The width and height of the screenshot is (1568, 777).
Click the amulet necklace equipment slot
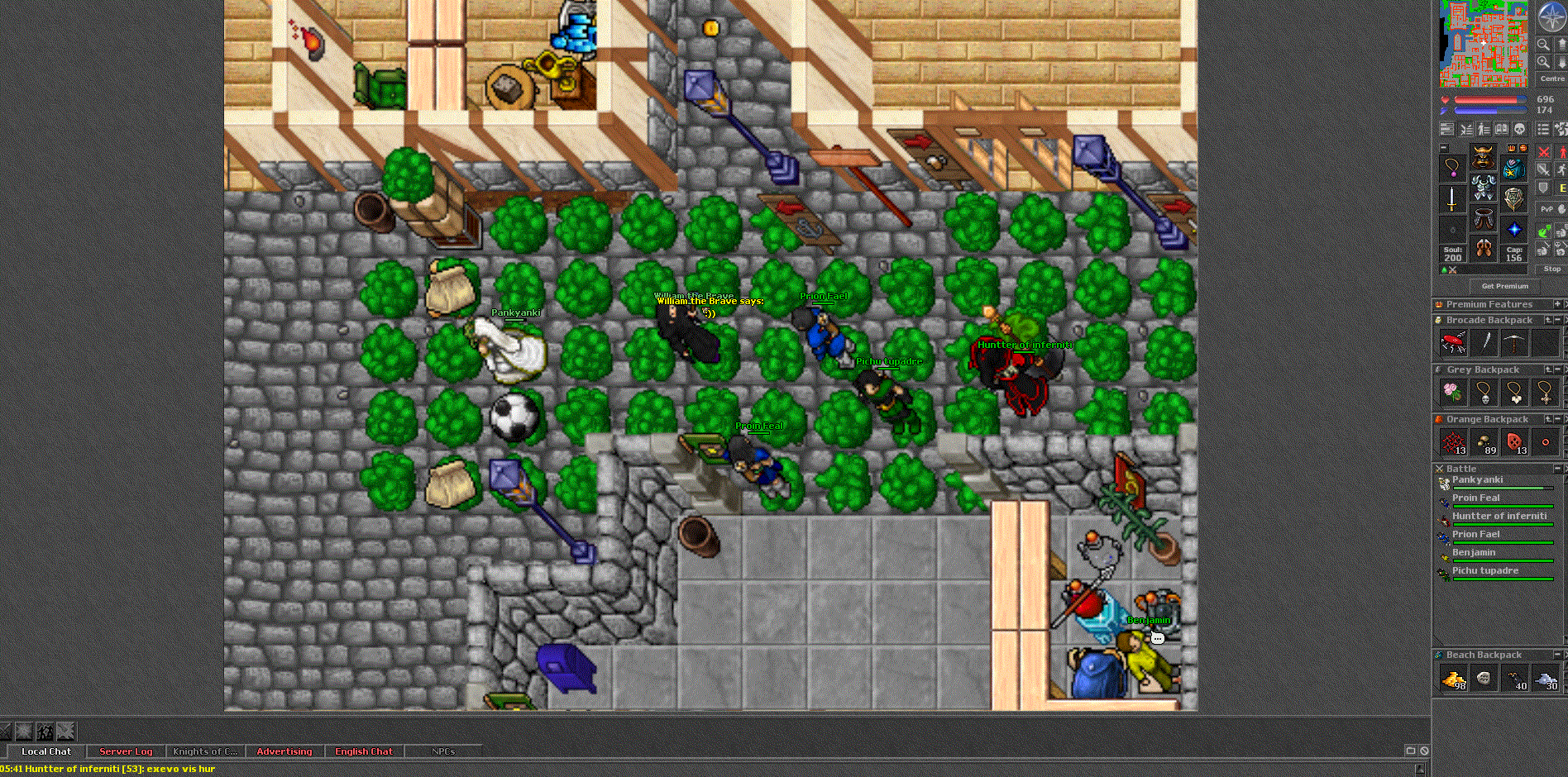[1452, 168]
